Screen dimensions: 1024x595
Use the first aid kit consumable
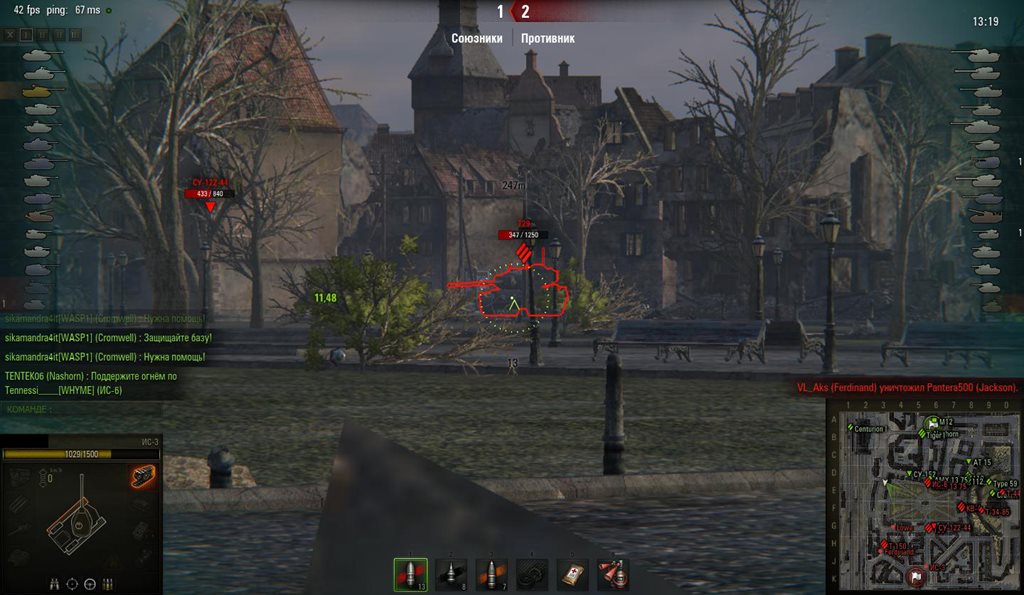click(573, 574)
